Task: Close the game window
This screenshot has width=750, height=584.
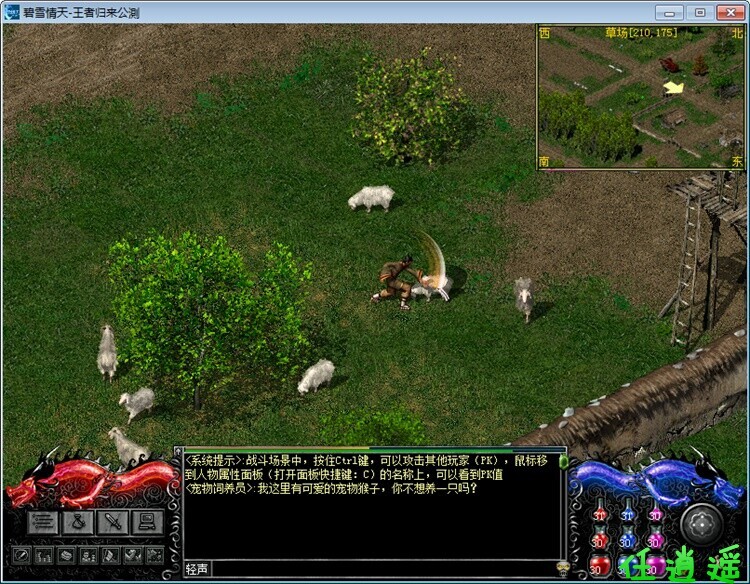Action: (731, 12)
